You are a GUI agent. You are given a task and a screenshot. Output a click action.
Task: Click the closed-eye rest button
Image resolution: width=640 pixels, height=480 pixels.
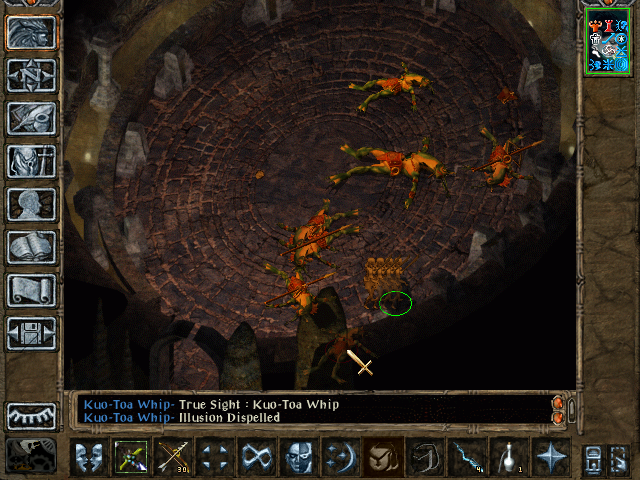click(32, 415)
